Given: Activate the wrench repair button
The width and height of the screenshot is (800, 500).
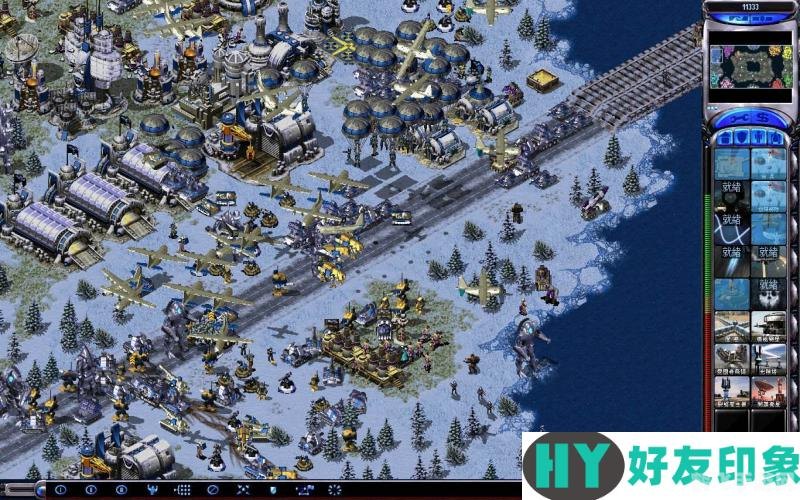Looking at the screenshot, I should pyautogui.click(x=737, y=119).
